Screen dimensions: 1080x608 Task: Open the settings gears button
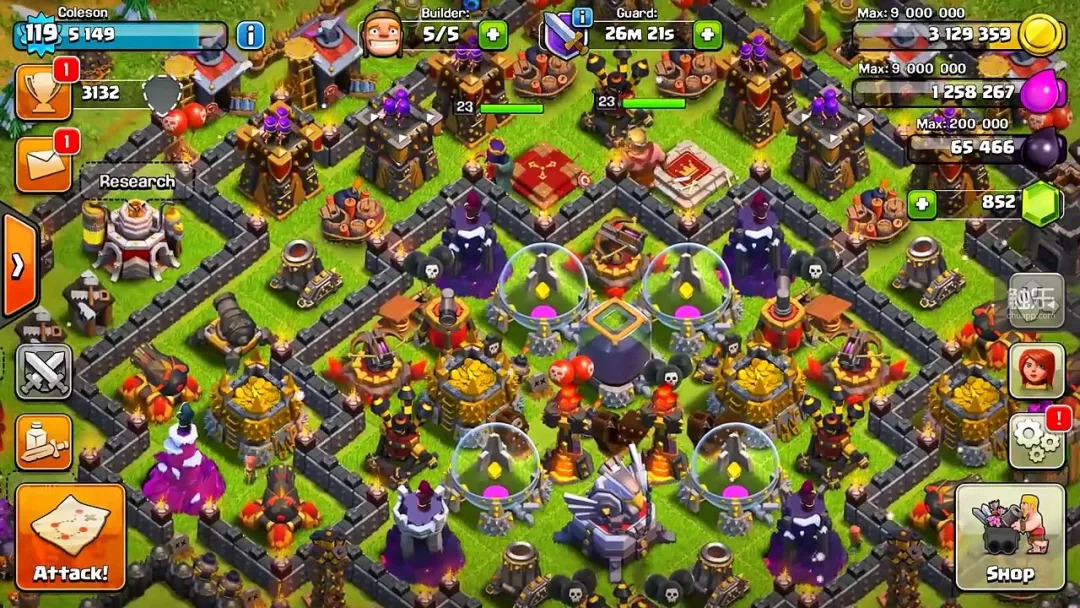click(1036, 441)
